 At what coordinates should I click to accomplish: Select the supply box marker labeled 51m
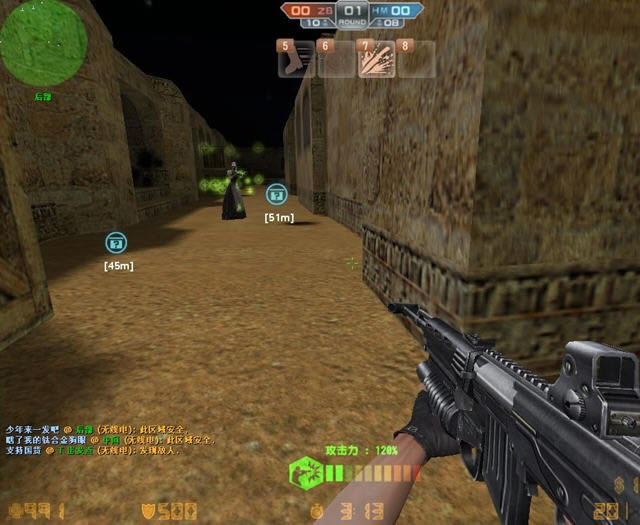pos(277,195)
